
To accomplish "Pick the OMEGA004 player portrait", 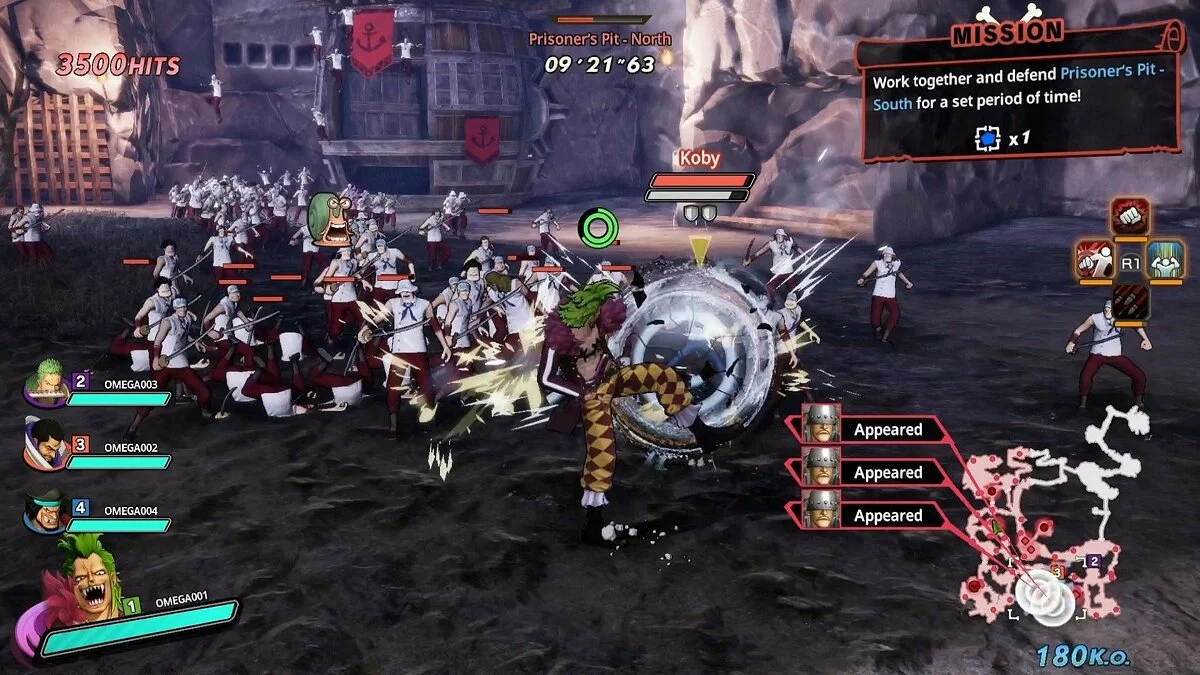I will point(47,510).
